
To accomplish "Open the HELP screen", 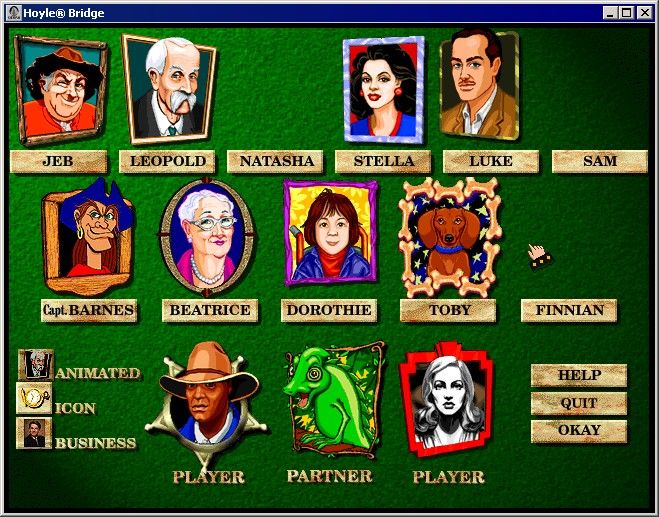I will 579,375.
